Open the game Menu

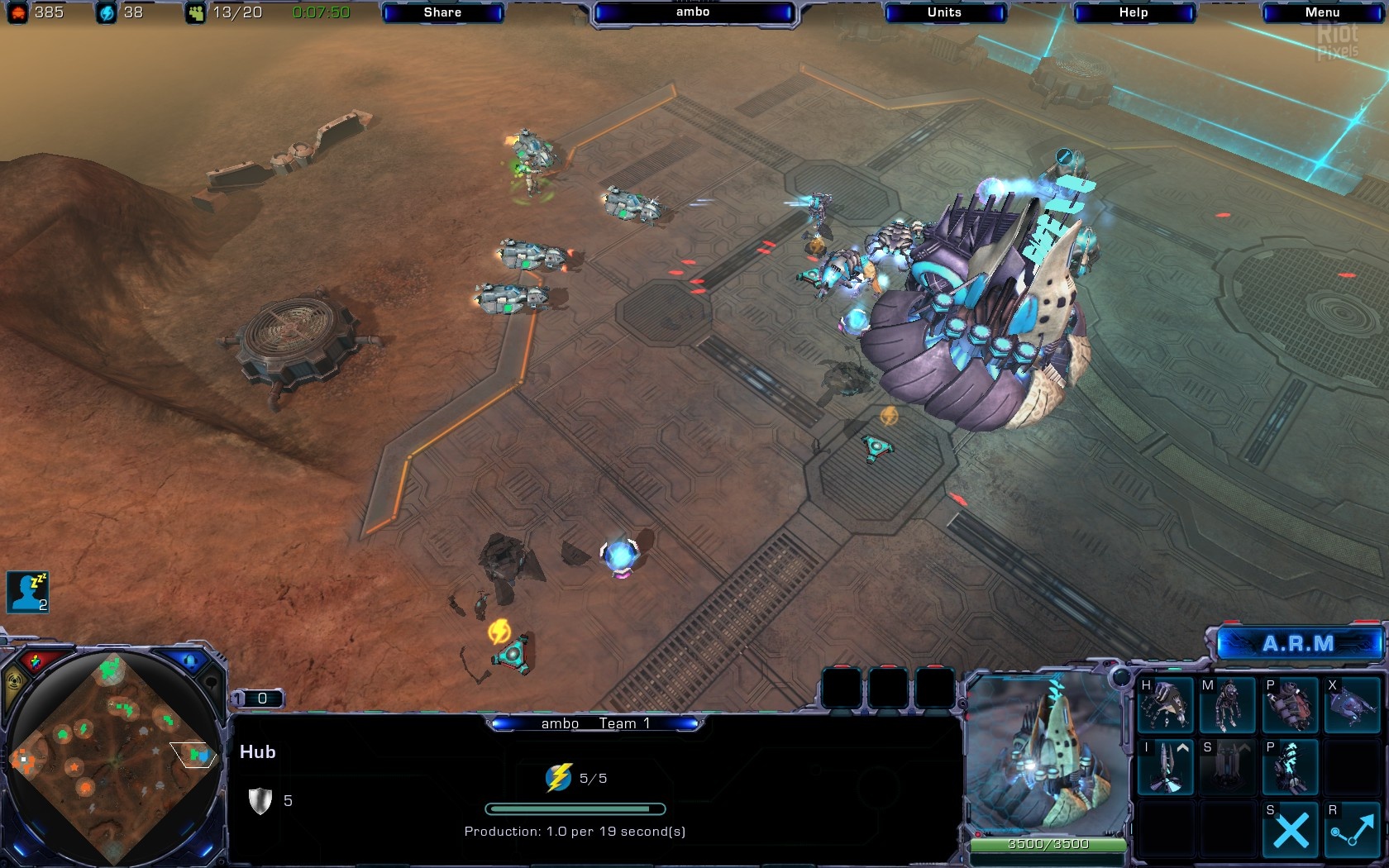[1322, 12]
